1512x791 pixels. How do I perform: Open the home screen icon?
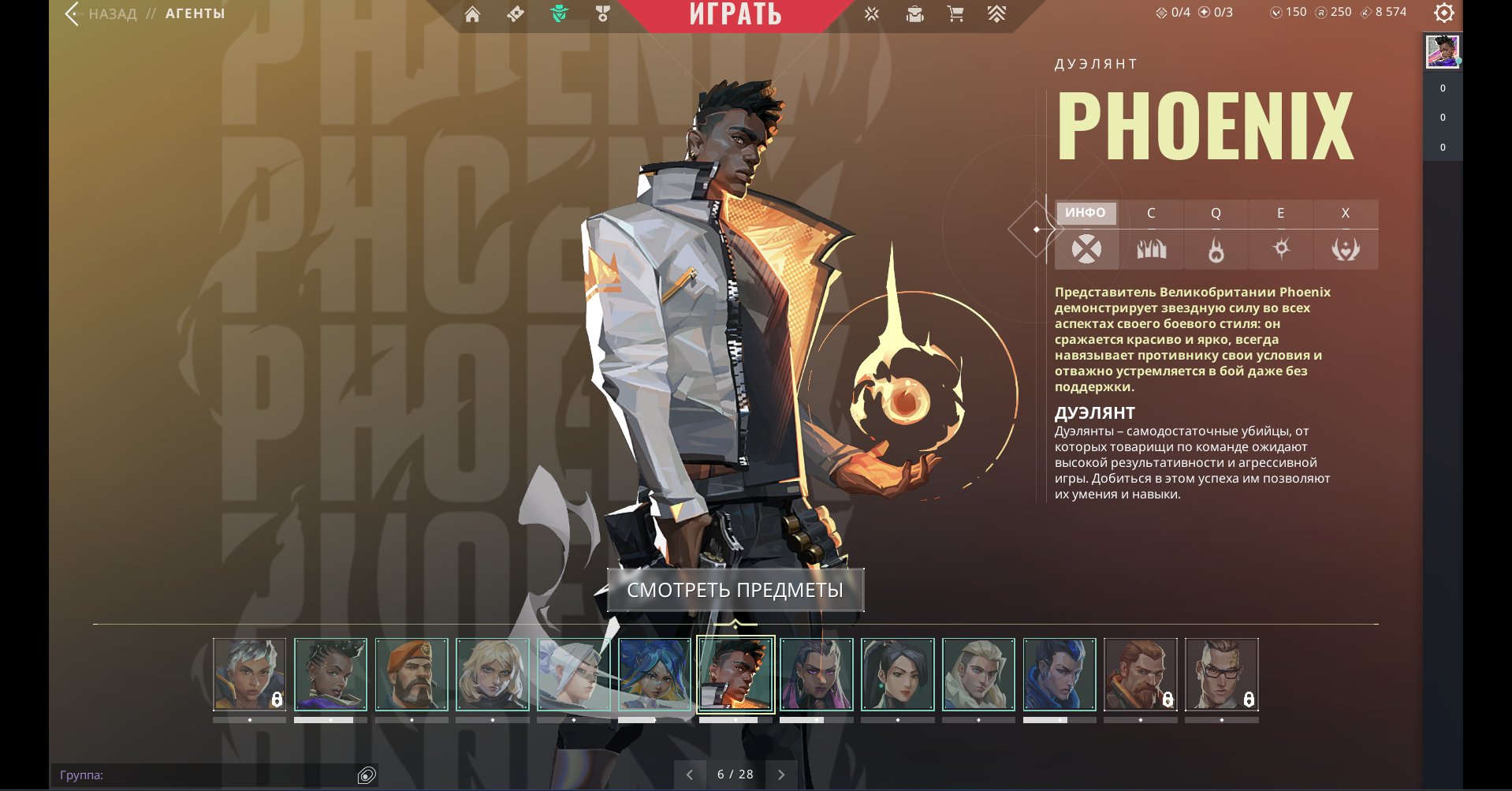pyautogui.click(x=472, y=14)
